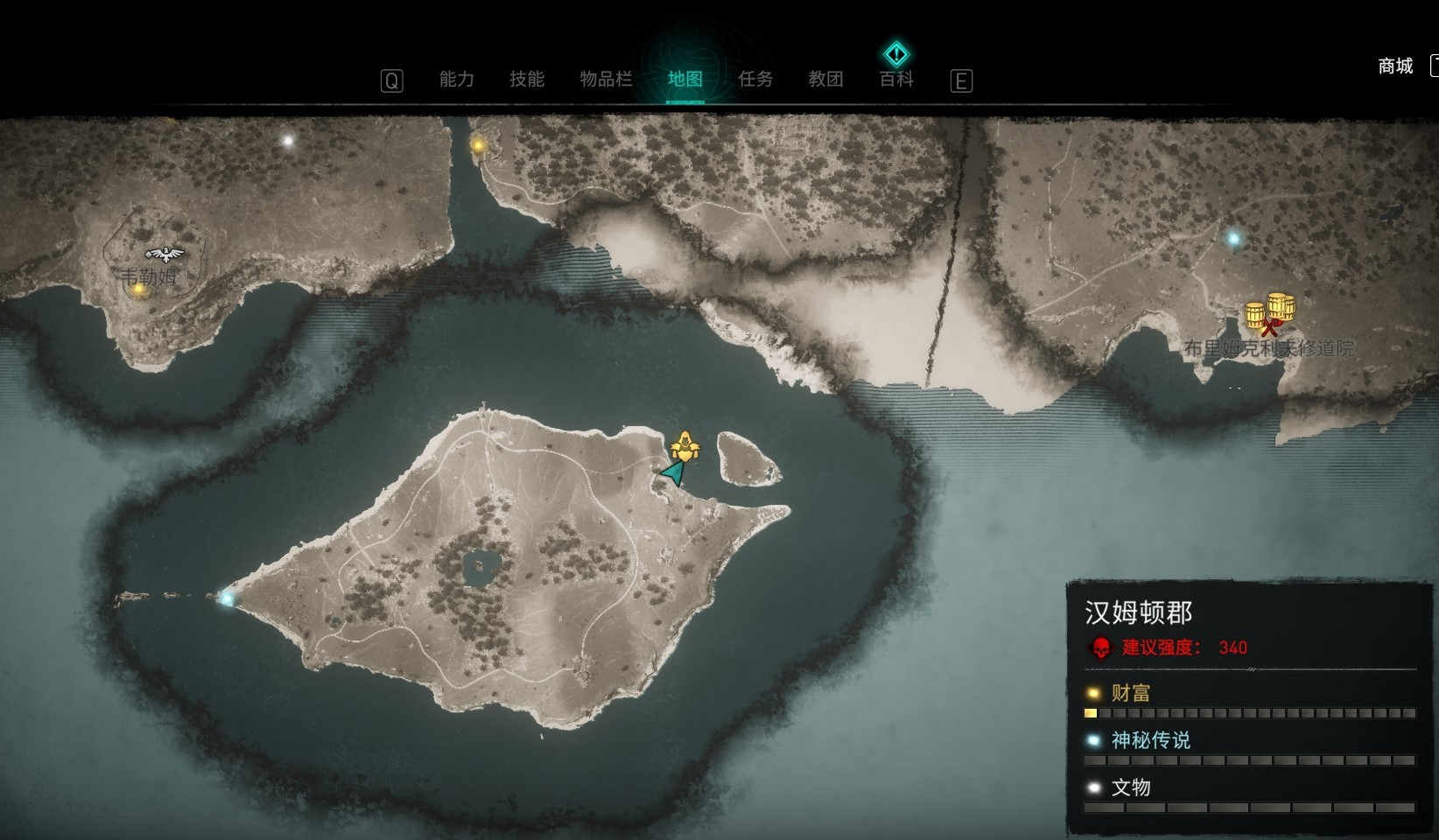Screen dimensions: 1439x840
Task: Select the golden ship marker by the island
Action: [684, 447]
